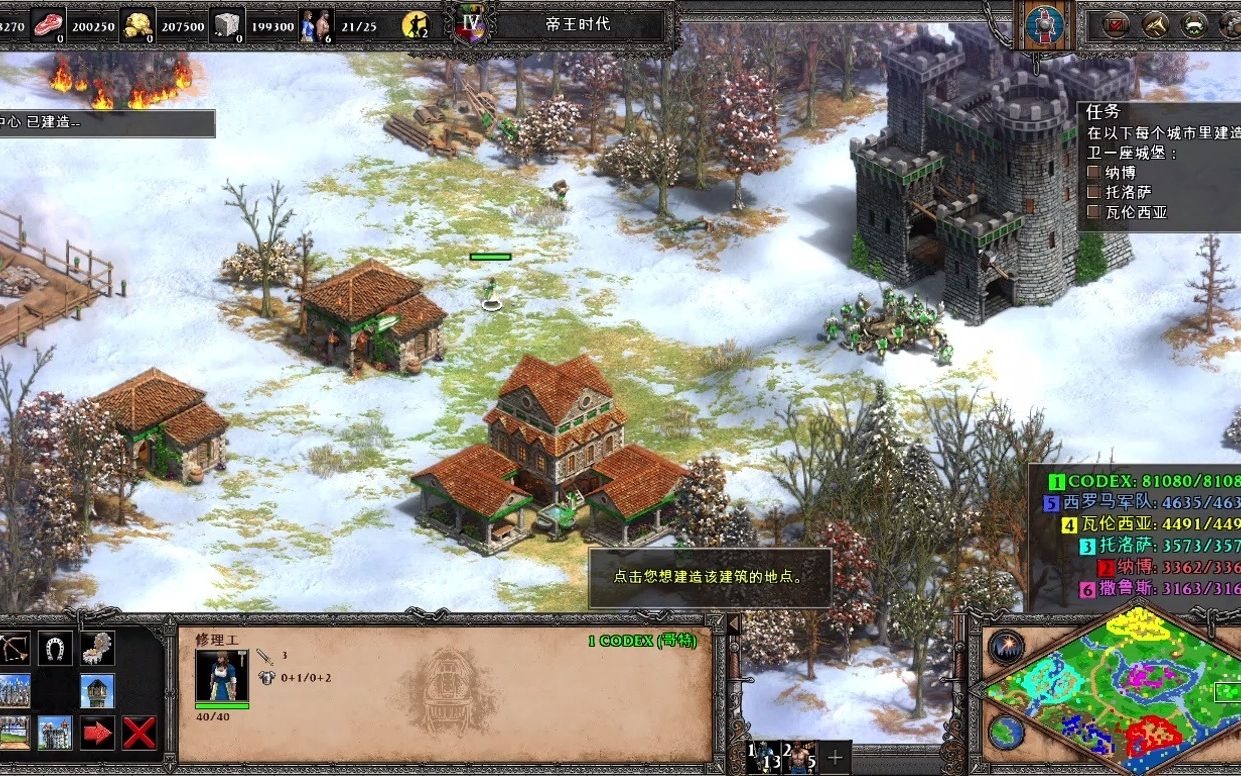This screenshot has width=1241, height=776.
Task: Select the idle villager icon in top bar
Action: (x=414, y=24)
